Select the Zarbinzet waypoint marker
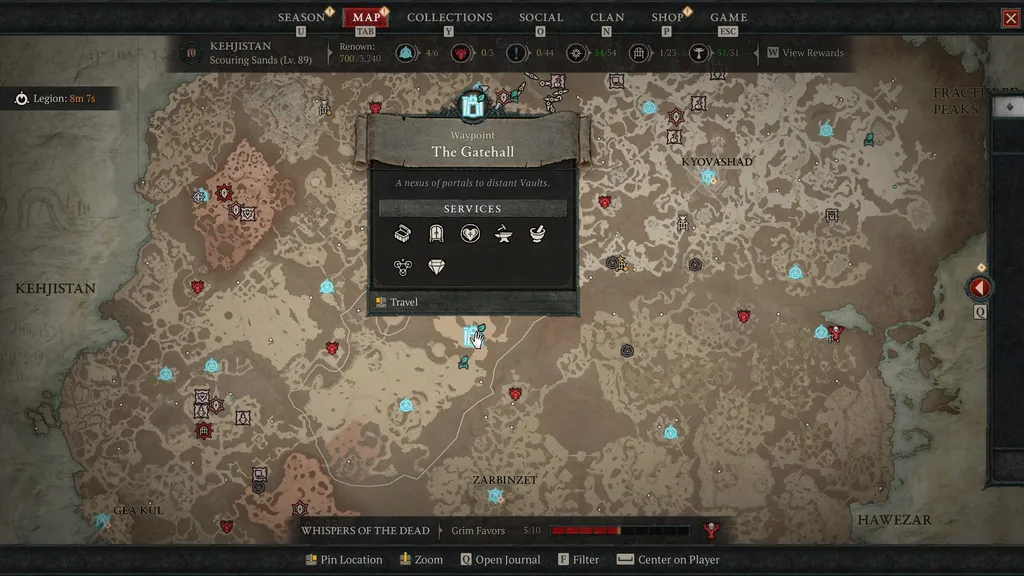1024x576 pixels. [x=495, y=496]
